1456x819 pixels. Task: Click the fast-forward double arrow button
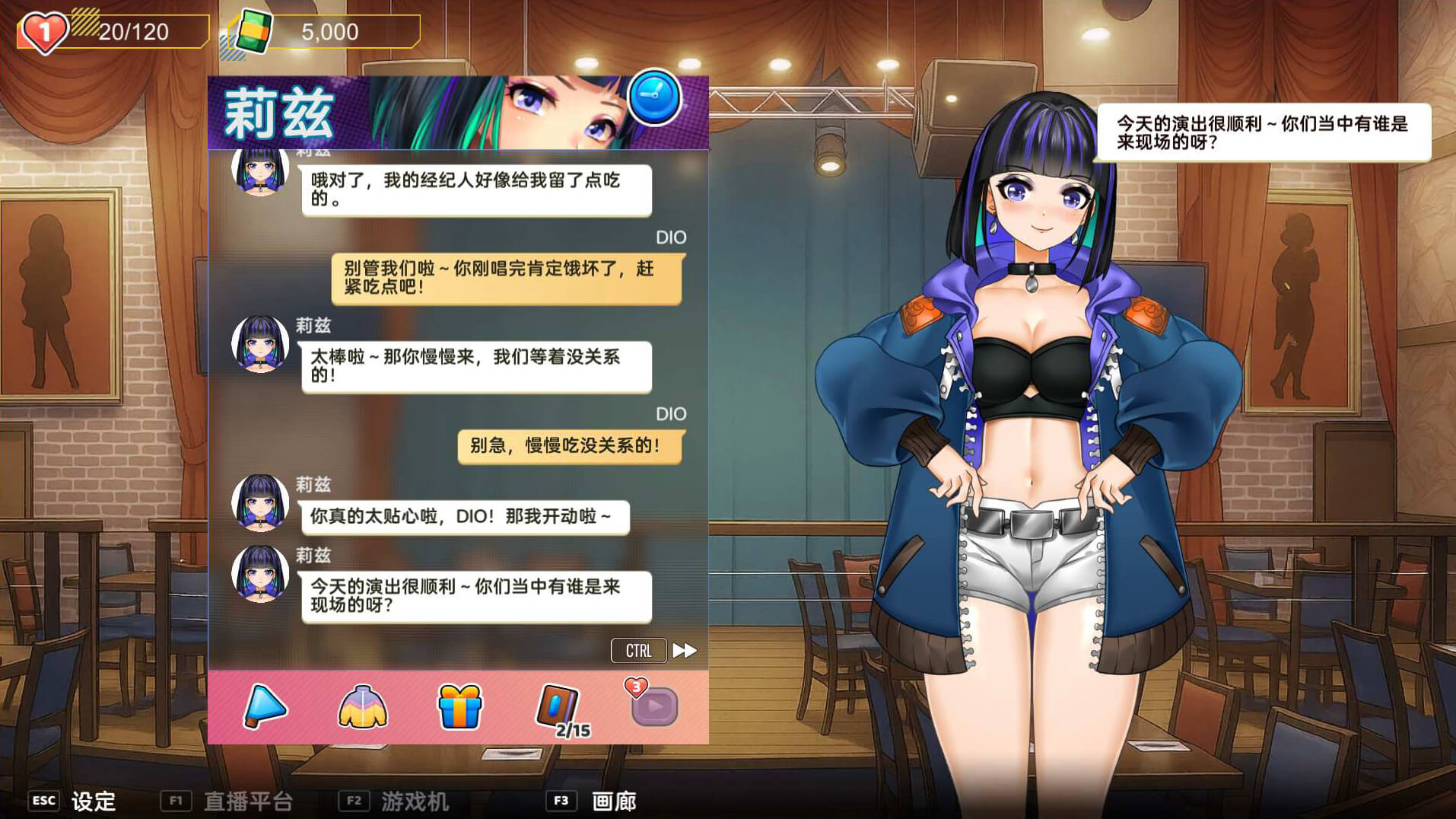click(x=685, y=650)
